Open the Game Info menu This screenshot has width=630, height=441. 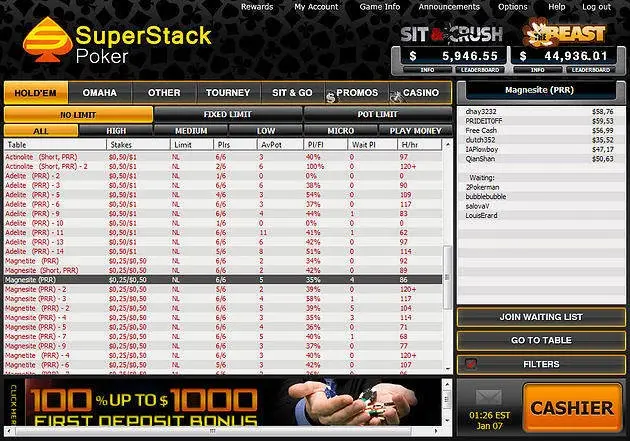380,7
